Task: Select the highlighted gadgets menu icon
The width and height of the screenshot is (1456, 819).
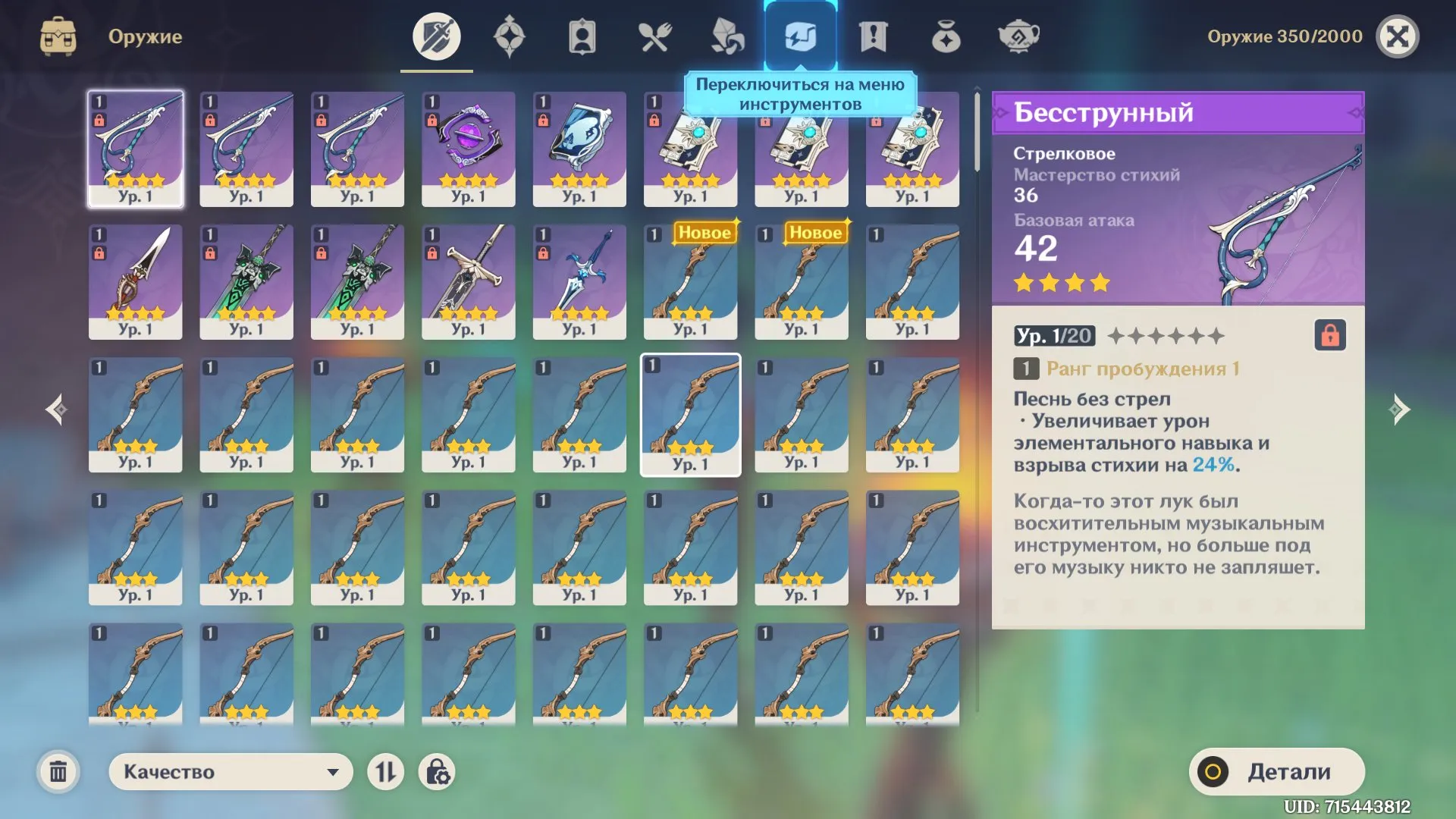Action: (x=801, y=36)
